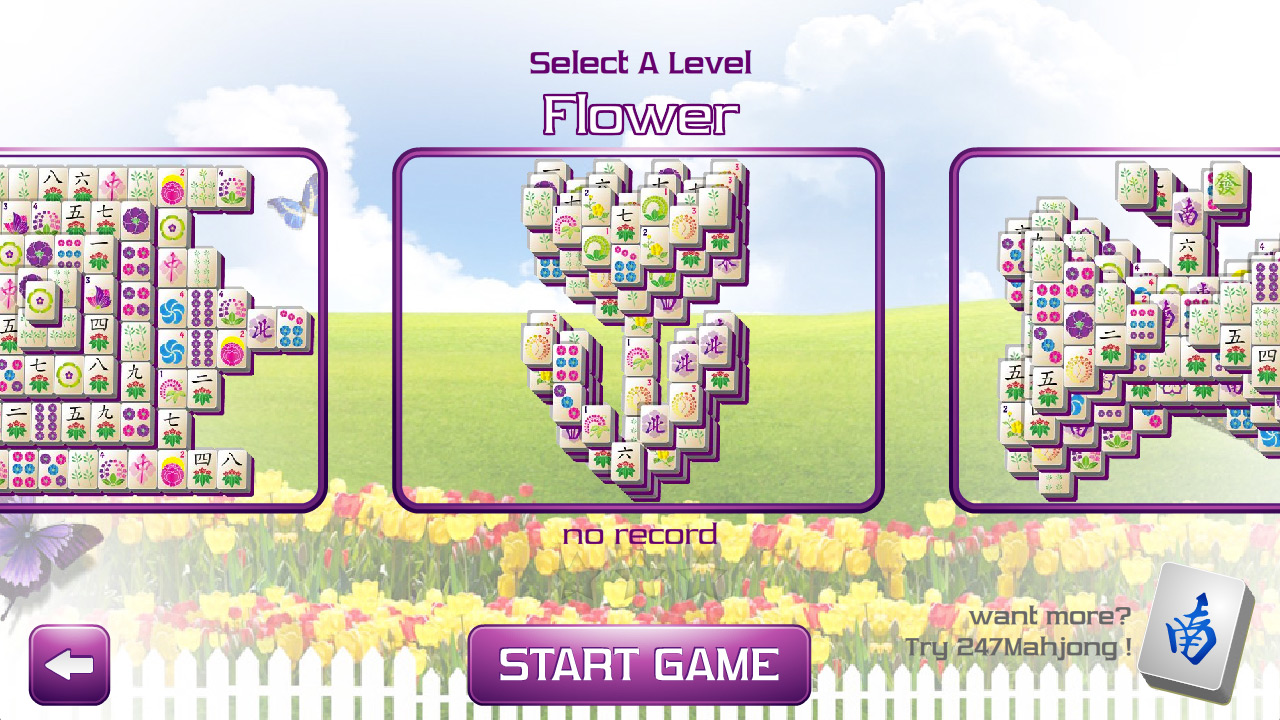Click the 'Flower' level title

639,113
